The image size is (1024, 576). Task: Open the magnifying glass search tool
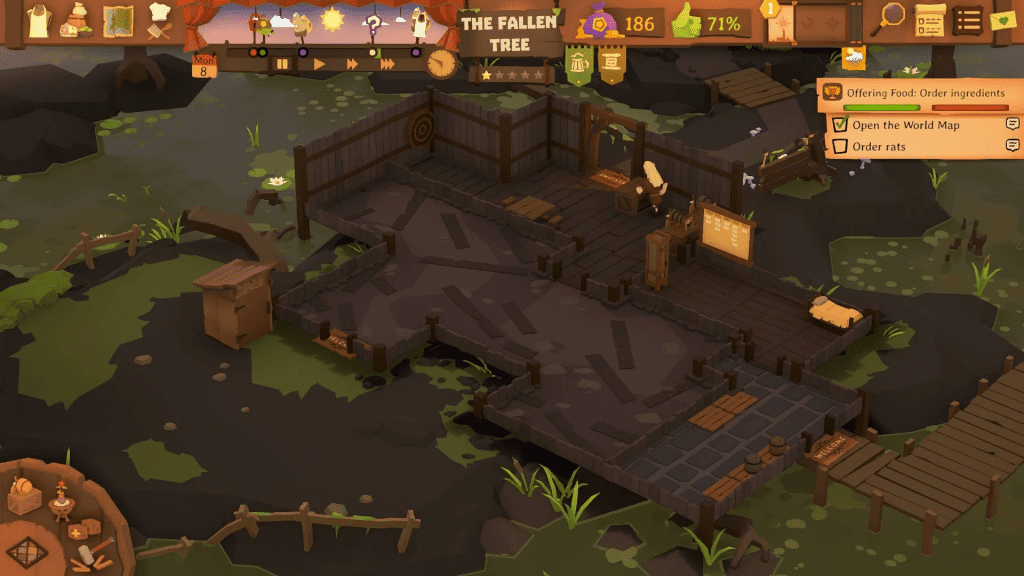point(891,17)
